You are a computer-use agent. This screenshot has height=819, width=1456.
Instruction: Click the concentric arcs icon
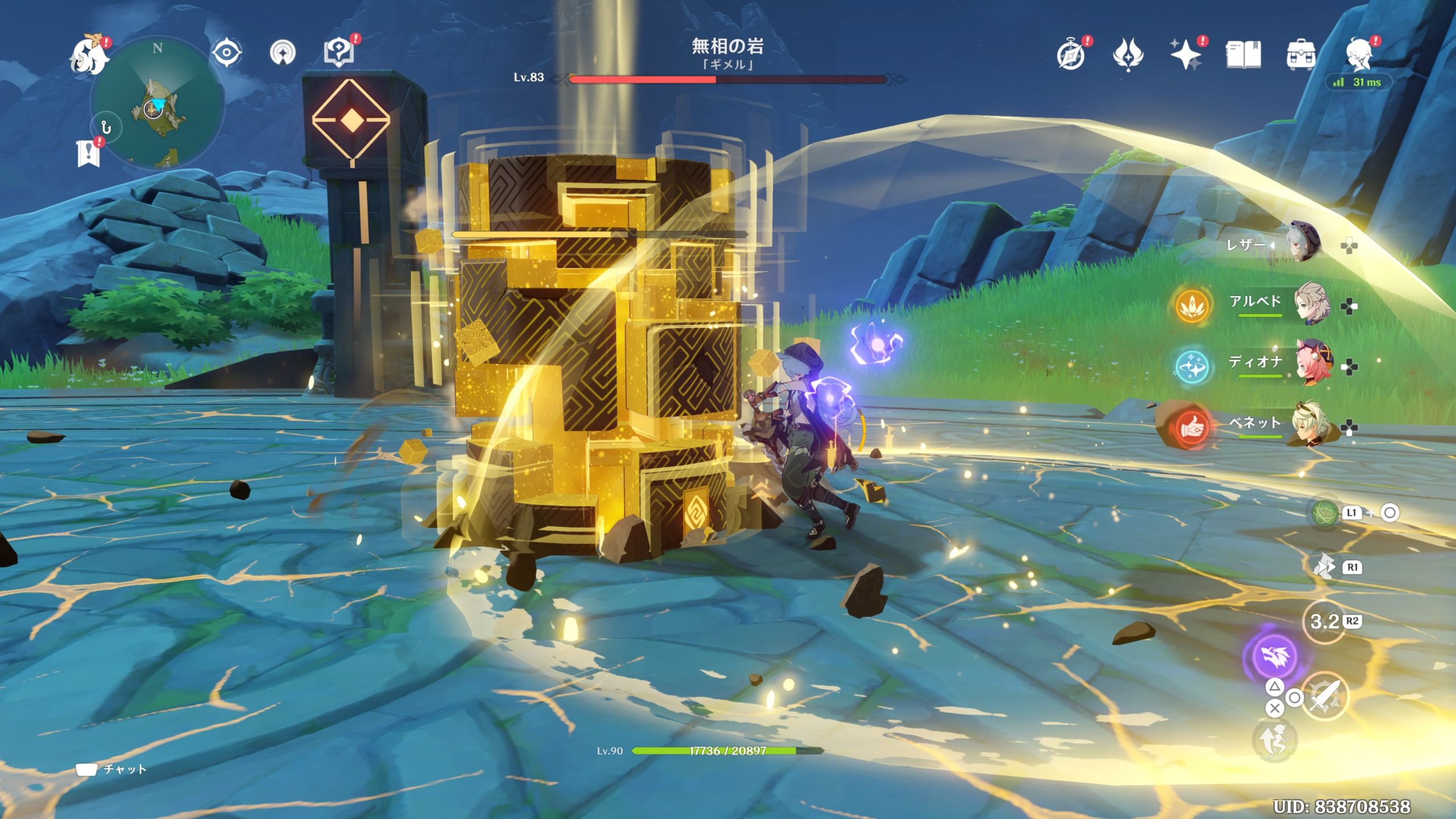[x=283, y=53]
